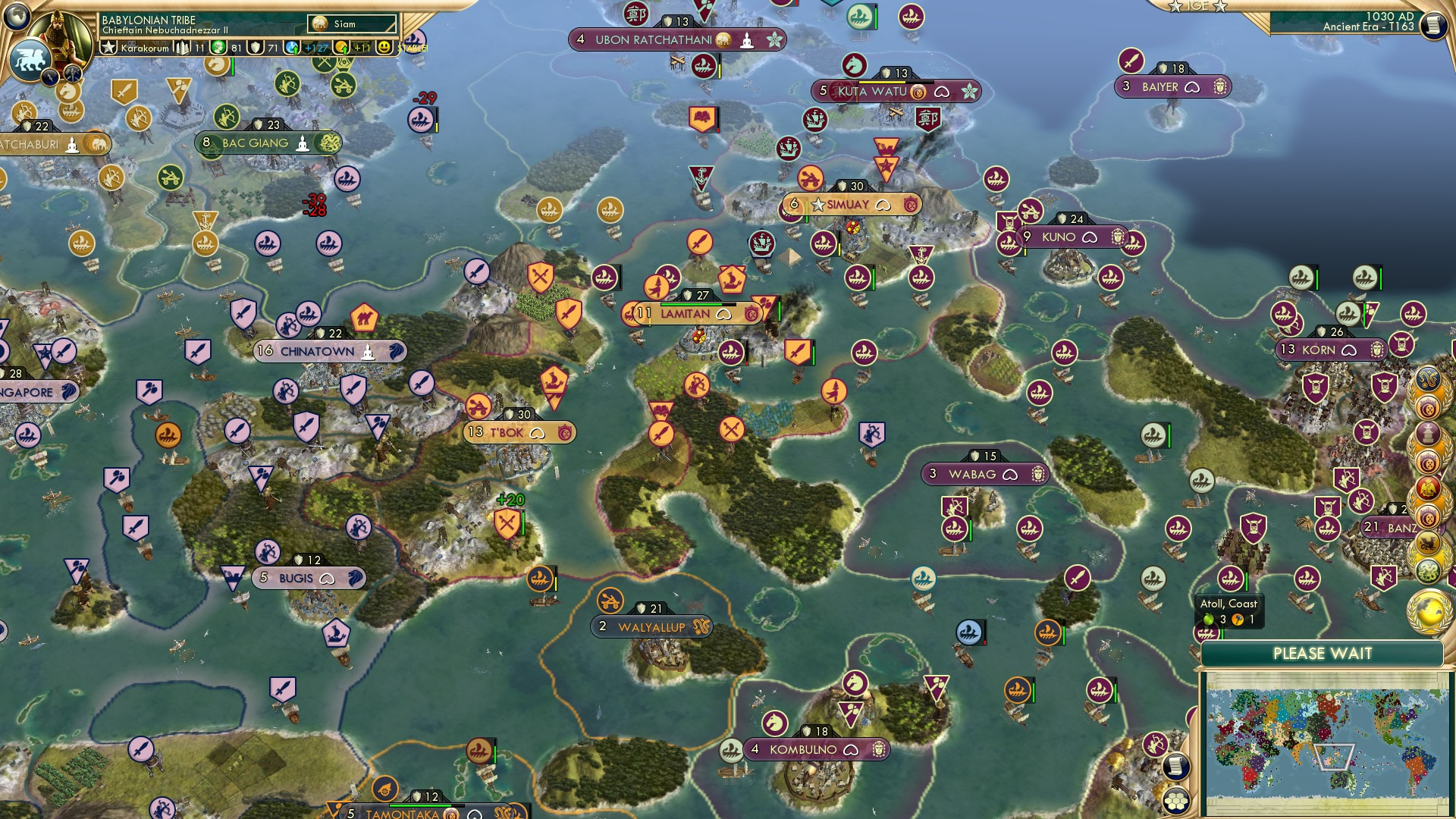This screenshot has width=1456, height=819.
Task: Click the winged lion Babylon civilization icon
Action: pyautogui.click(x=31, y=59)
